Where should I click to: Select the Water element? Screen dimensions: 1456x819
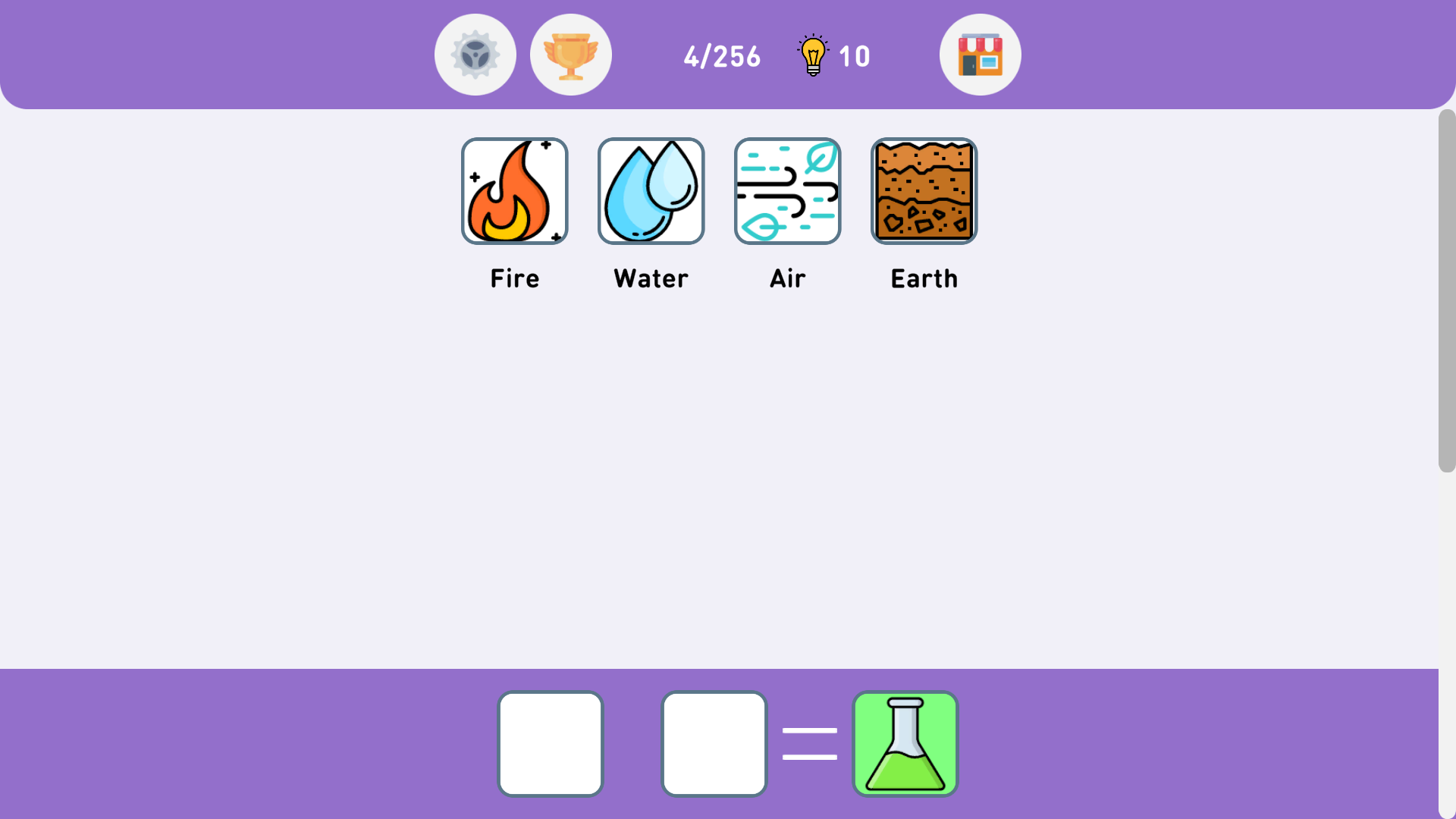coord(651,190)
